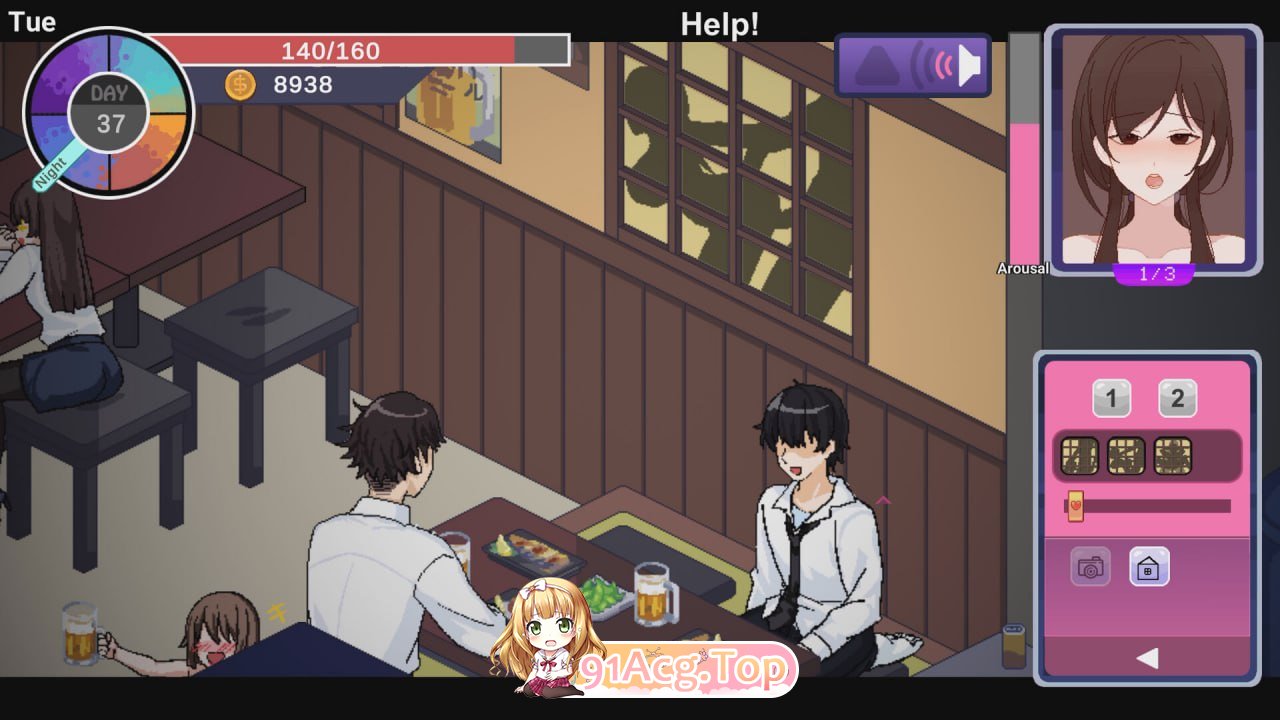Click the house icon button
The width and height of the screenshot is (1280, 720).
point(1149,568)
